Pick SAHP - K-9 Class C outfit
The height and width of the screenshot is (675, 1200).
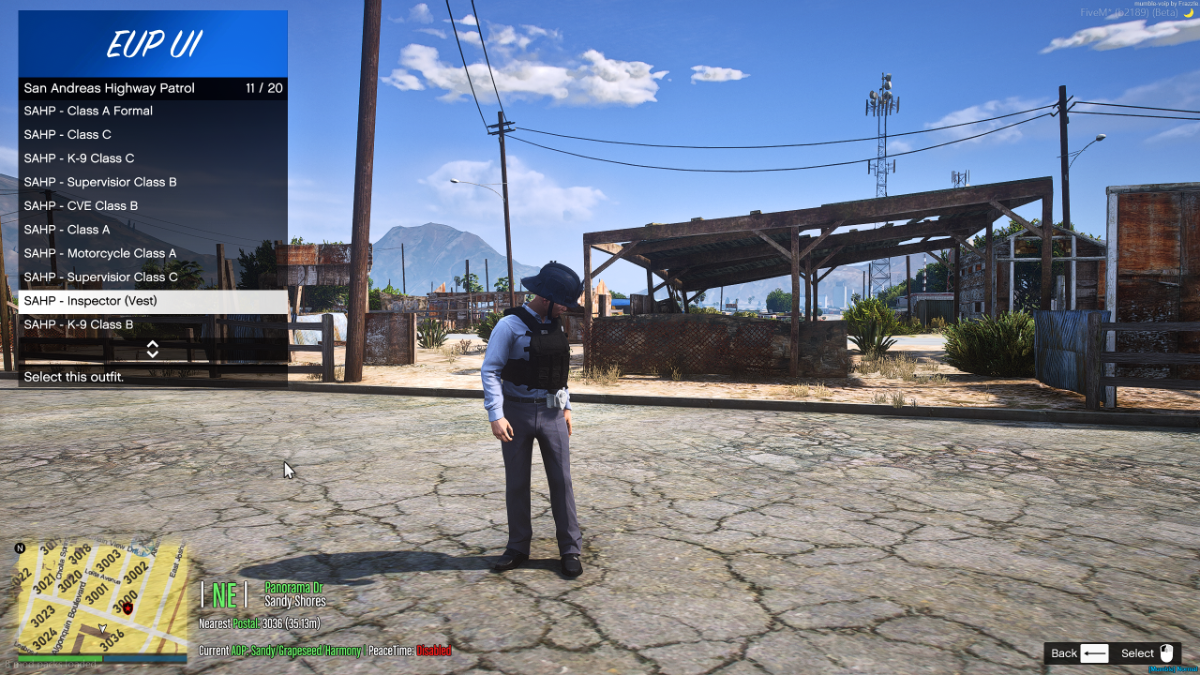coord(152,158)
